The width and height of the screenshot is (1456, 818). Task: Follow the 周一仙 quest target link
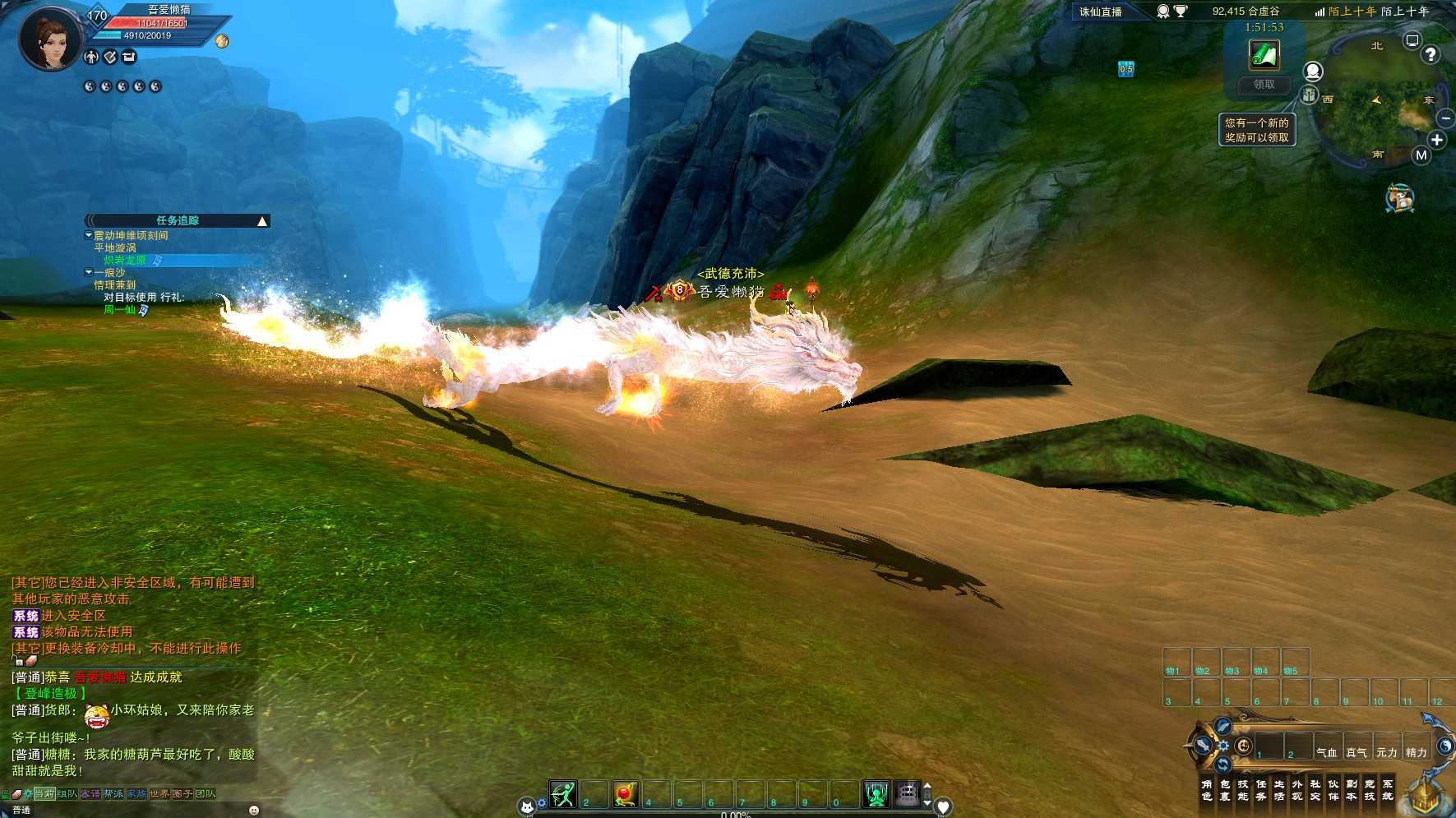point(120,310)
